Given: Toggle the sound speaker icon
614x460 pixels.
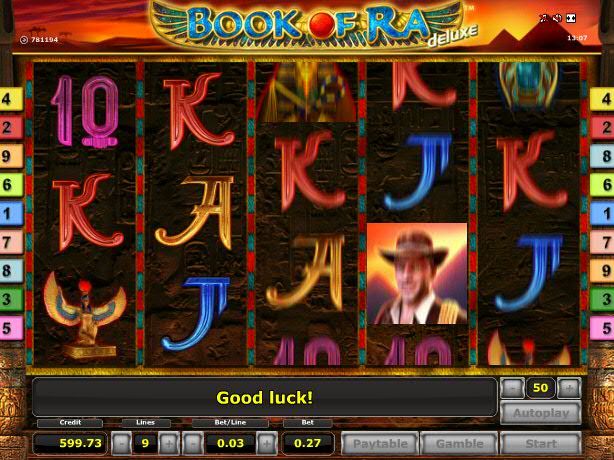Looking at the screenshot, I should pos(557,18).
